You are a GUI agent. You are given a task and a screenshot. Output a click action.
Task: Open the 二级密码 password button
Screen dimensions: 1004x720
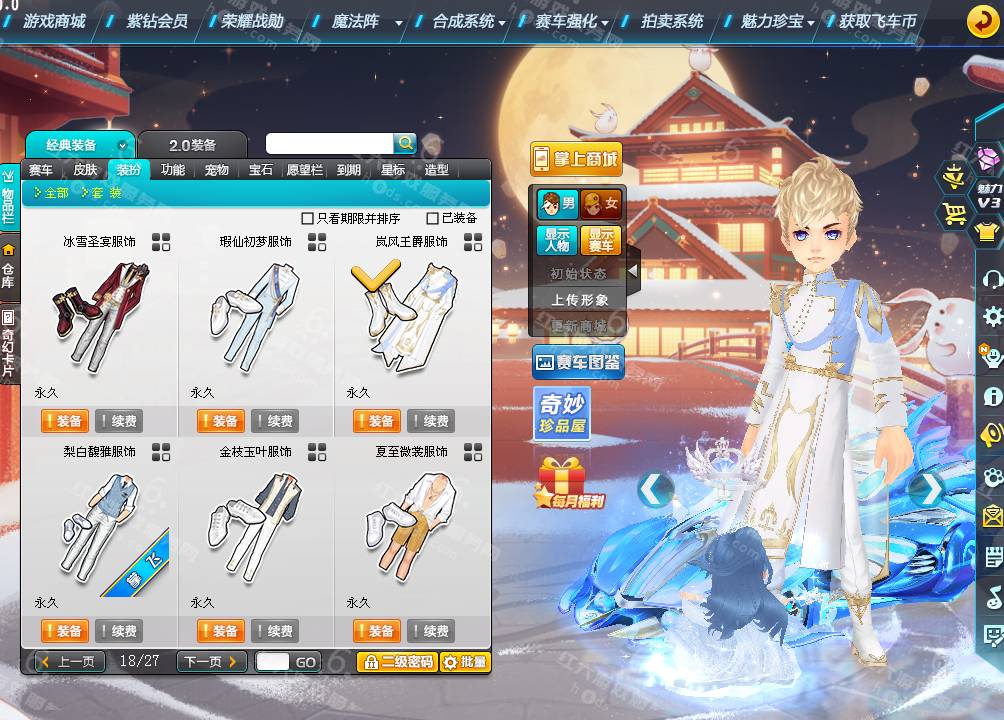397,662
